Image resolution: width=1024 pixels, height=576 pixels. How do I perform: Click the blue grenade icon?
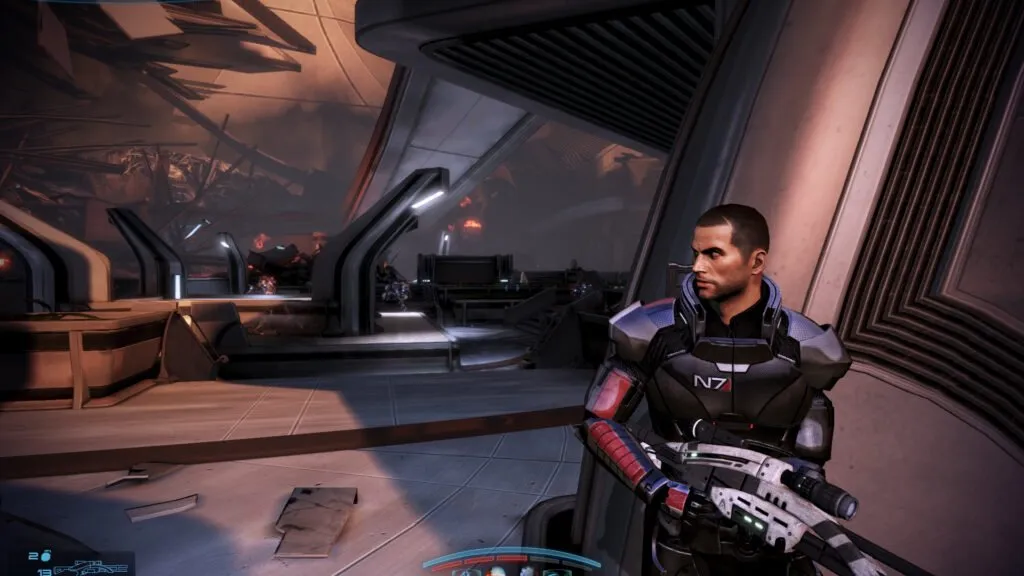[47, 554]
